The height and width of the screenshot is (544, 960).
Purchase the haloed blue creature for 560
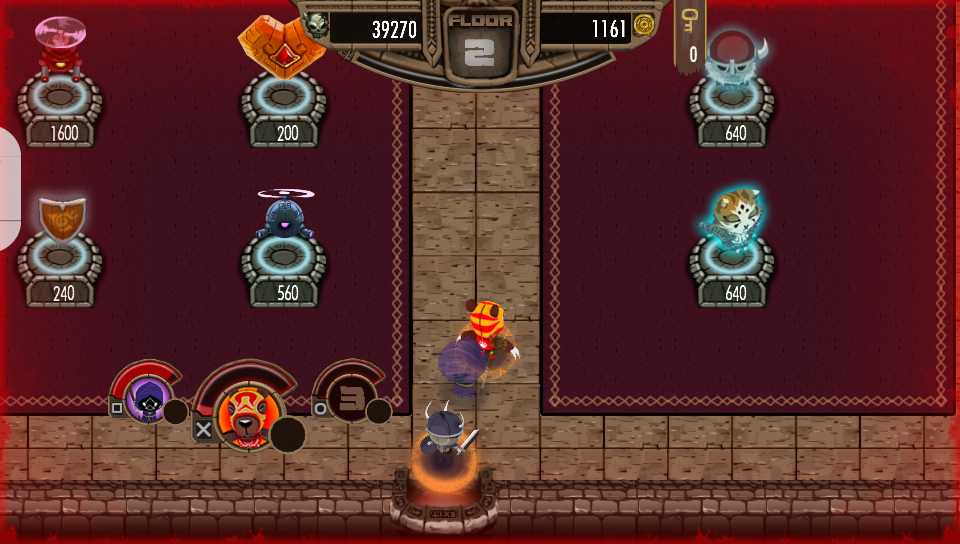pos(285,218)
